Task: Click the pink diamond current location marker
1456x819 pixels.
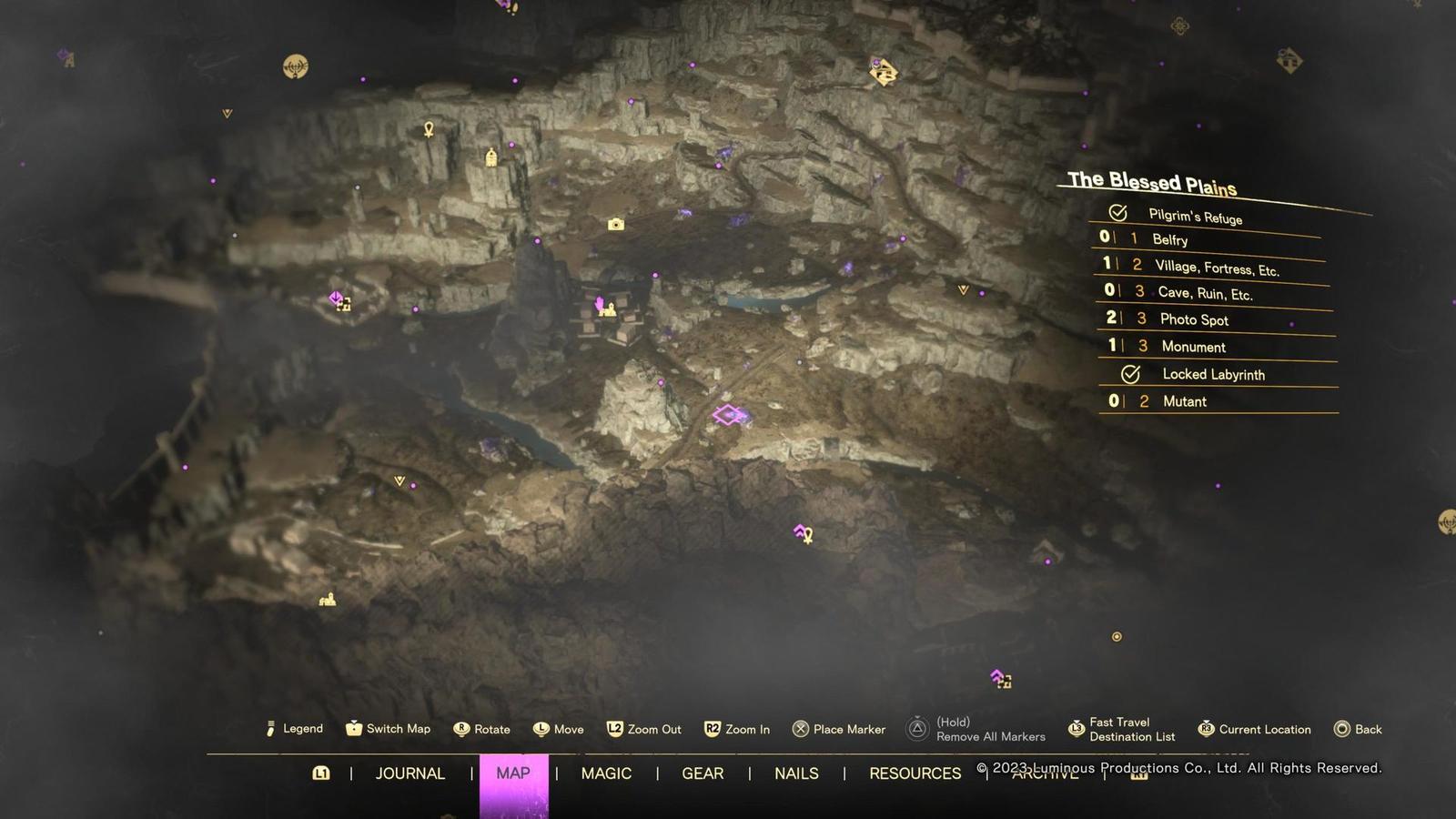Action: click(x=729, y=416)
